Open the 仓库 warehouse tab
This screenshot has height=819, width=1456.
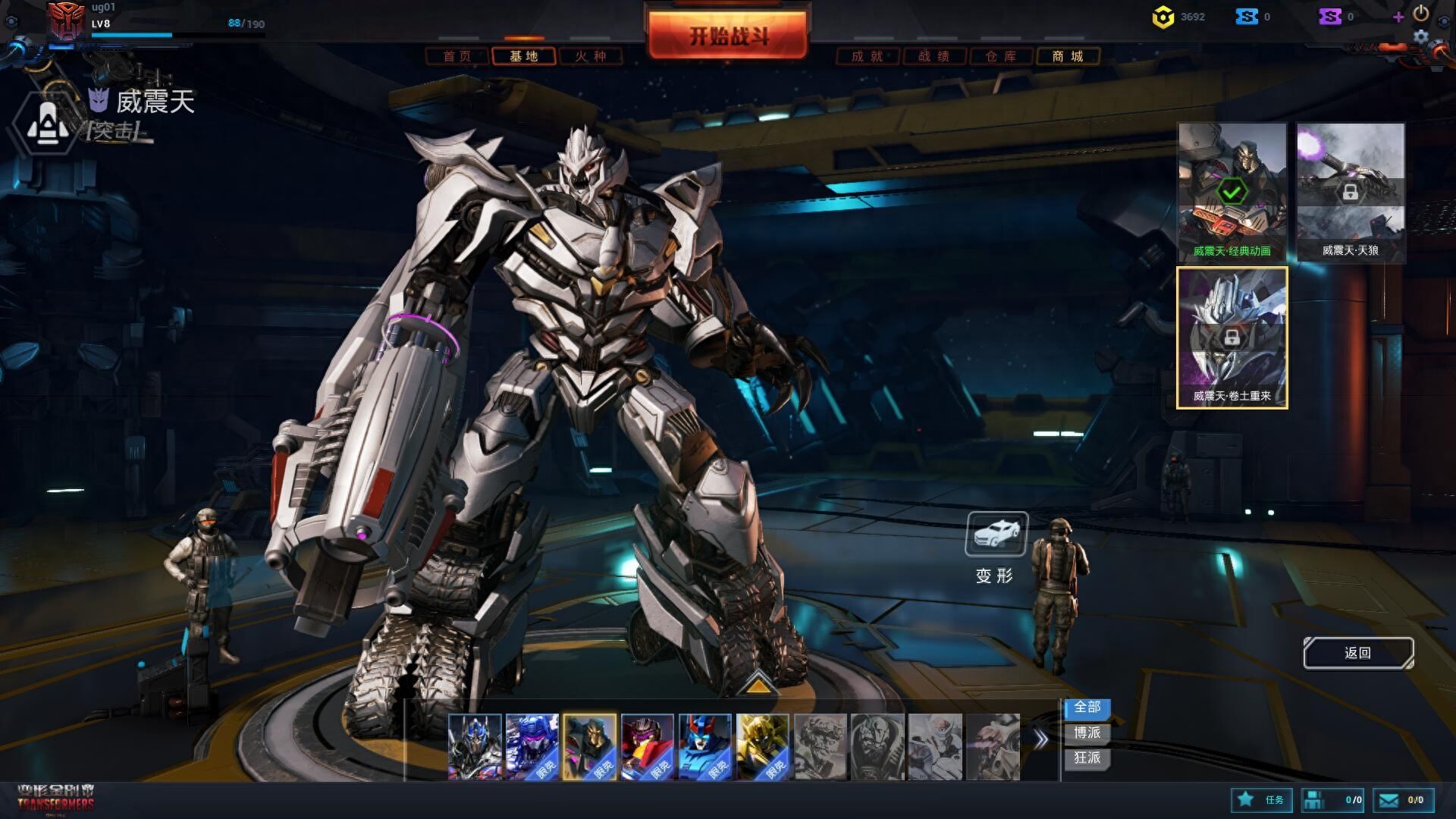[1001, 56]
